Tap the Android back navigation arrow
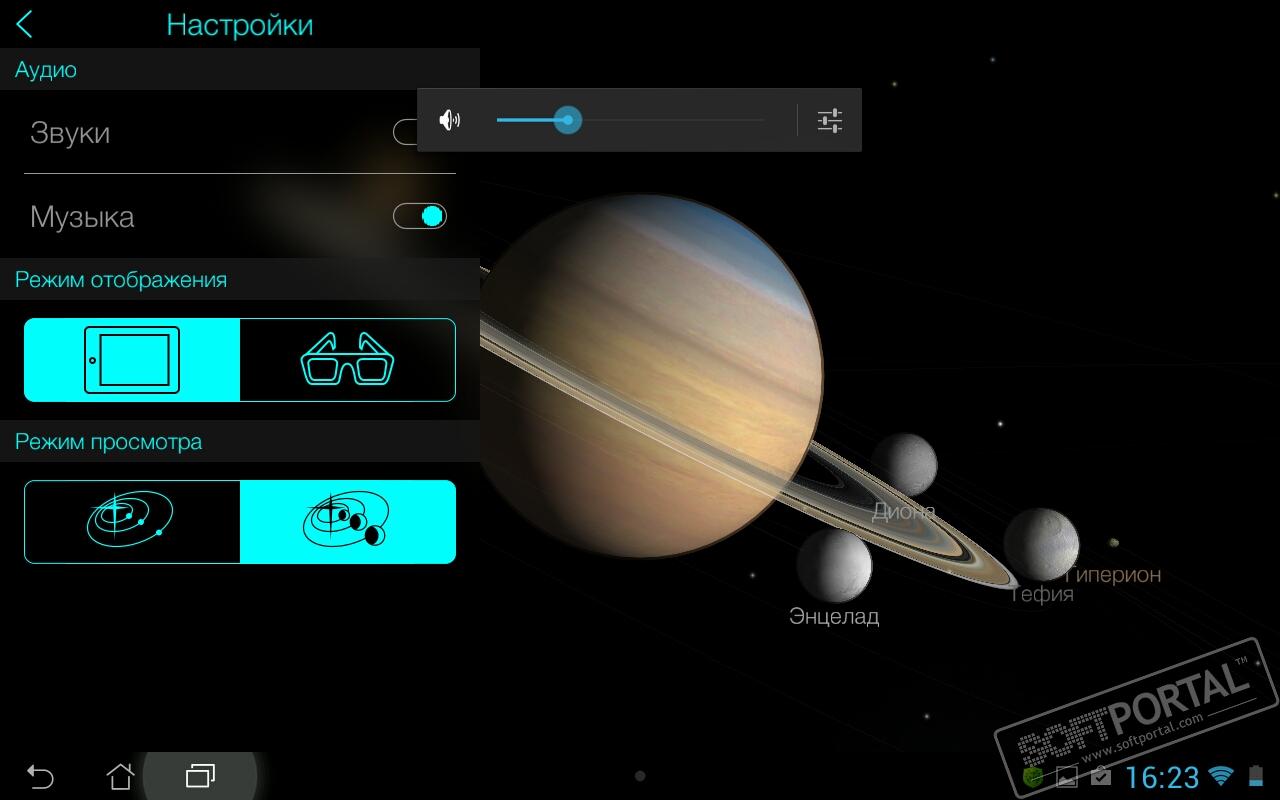 (40, 776)
